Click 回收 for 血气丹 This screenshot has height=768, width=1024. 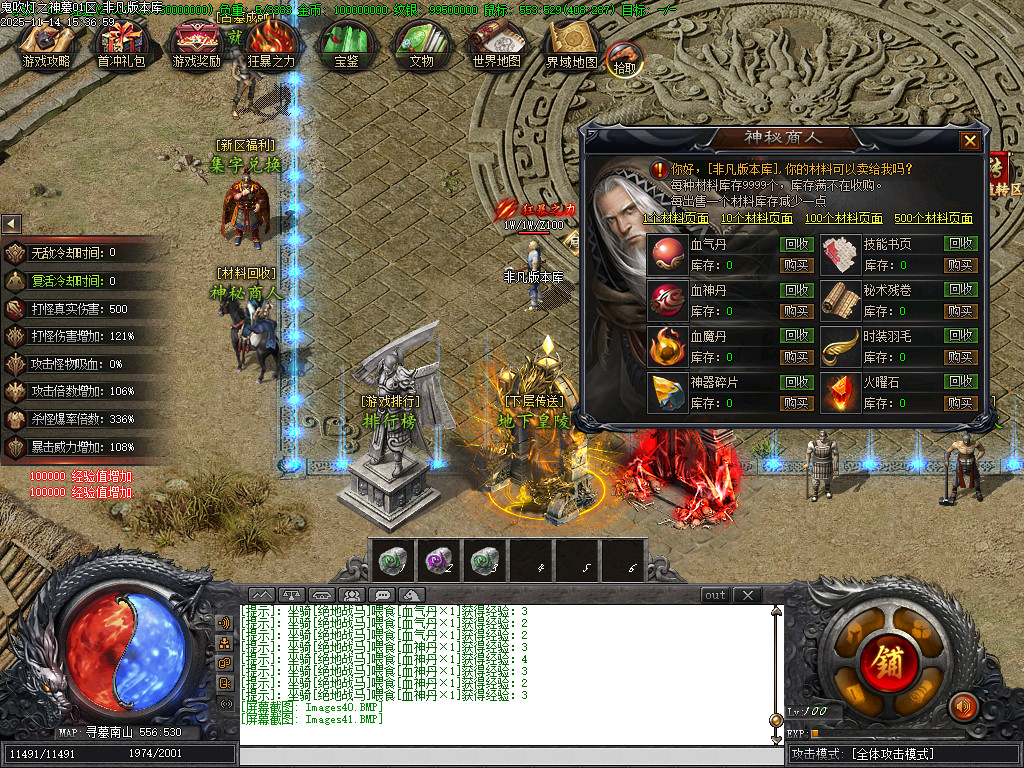(796, 244)
